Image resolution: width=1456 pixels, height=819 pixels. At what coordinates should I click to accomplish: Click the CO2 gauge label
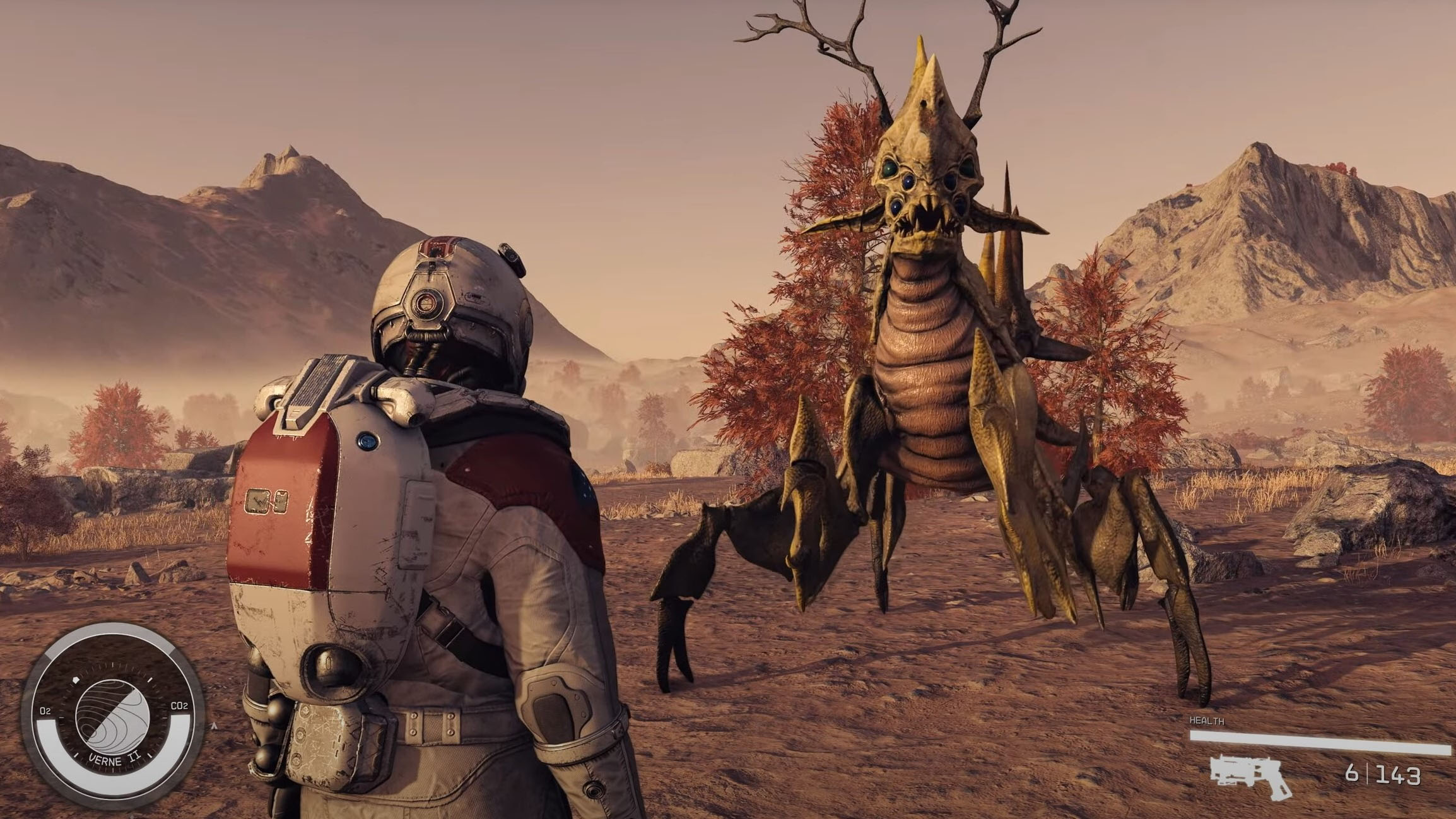pos(180,707)
